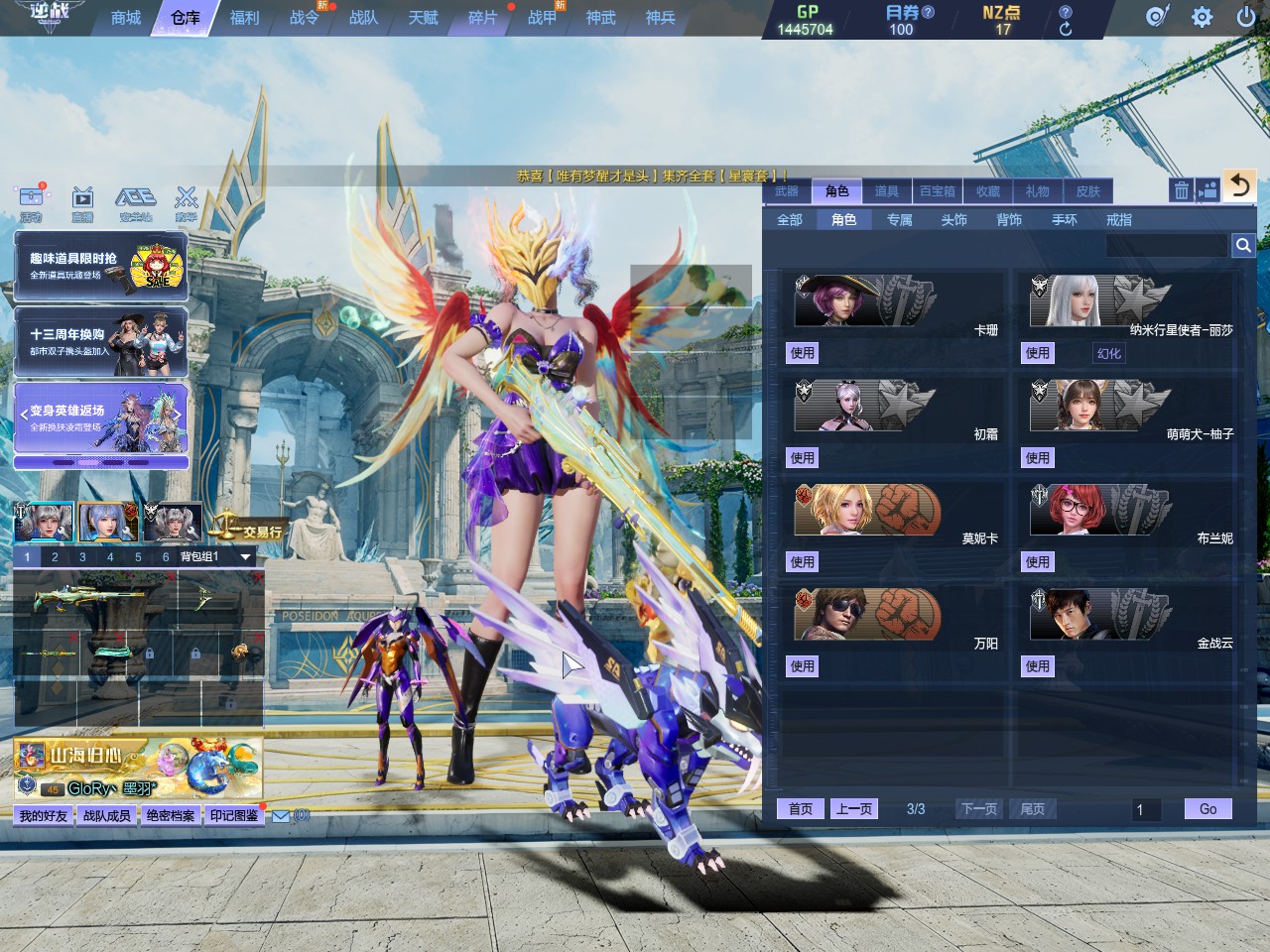Use the 萌萌犬-柚子 character
The image size is (1270, 952).
click(x=1037, y=458)
